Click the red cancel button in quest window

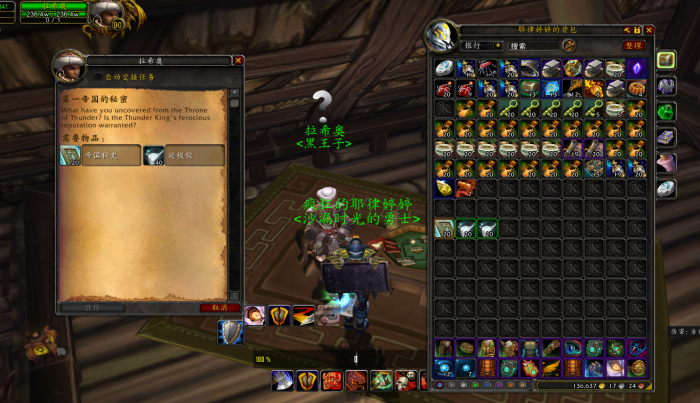click(x=220, y=307)
